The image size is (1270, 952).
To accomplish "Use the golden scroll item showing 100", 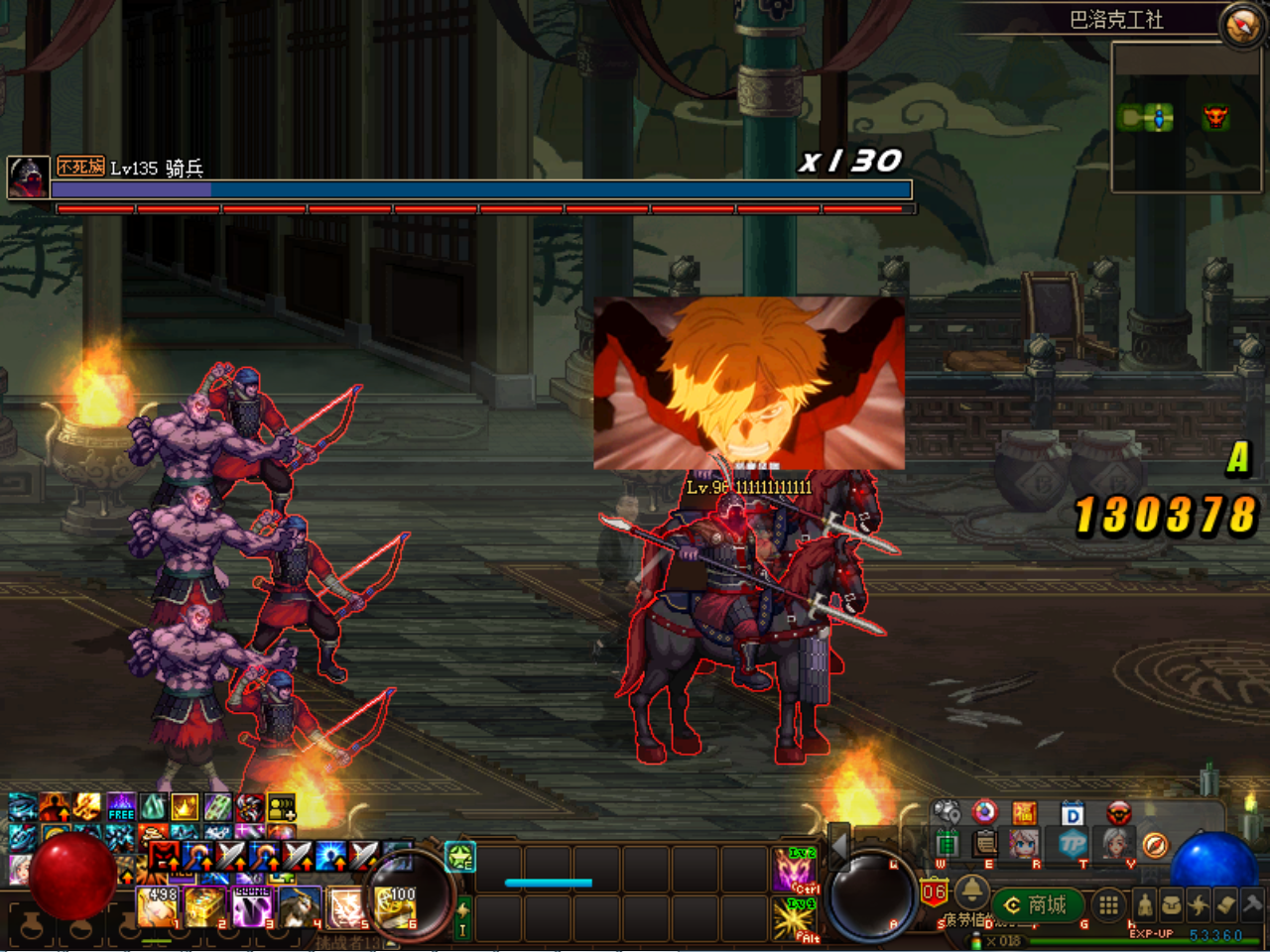I will tap(396, 907).
